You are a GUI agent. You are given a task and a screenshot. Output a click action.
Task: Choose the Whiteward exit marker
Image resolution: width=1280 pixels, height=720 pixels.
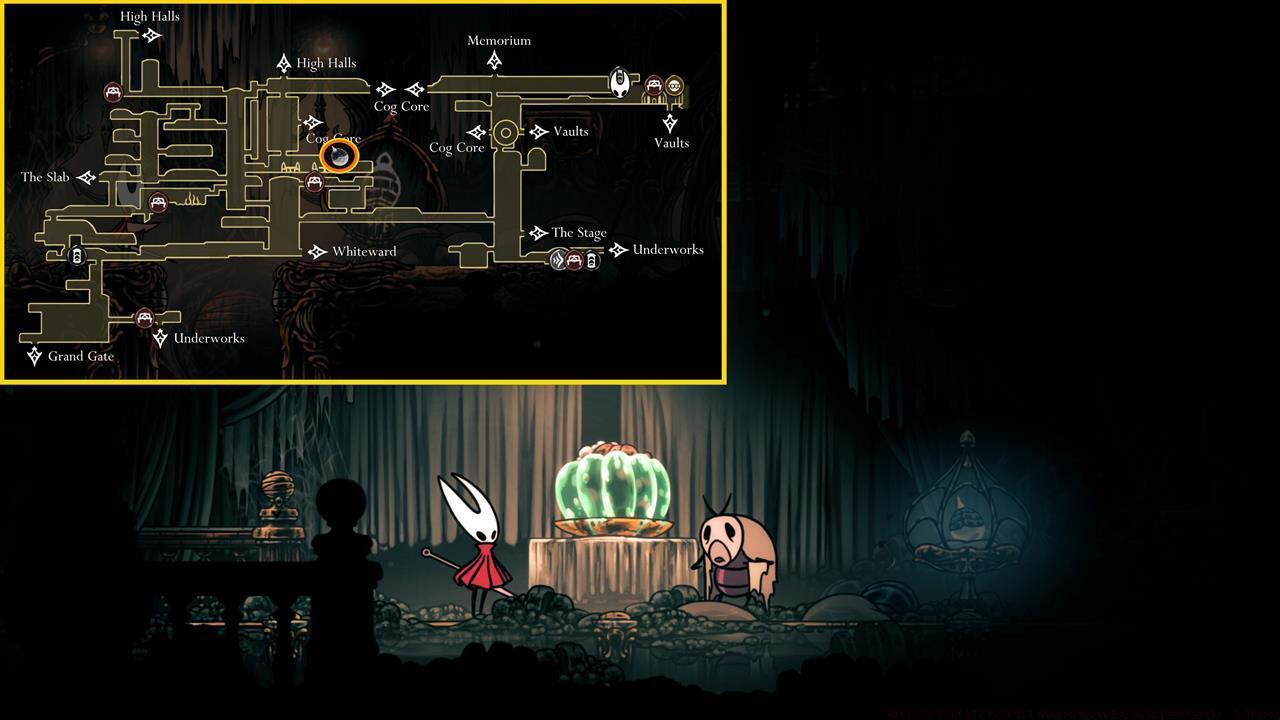(317, 252)
